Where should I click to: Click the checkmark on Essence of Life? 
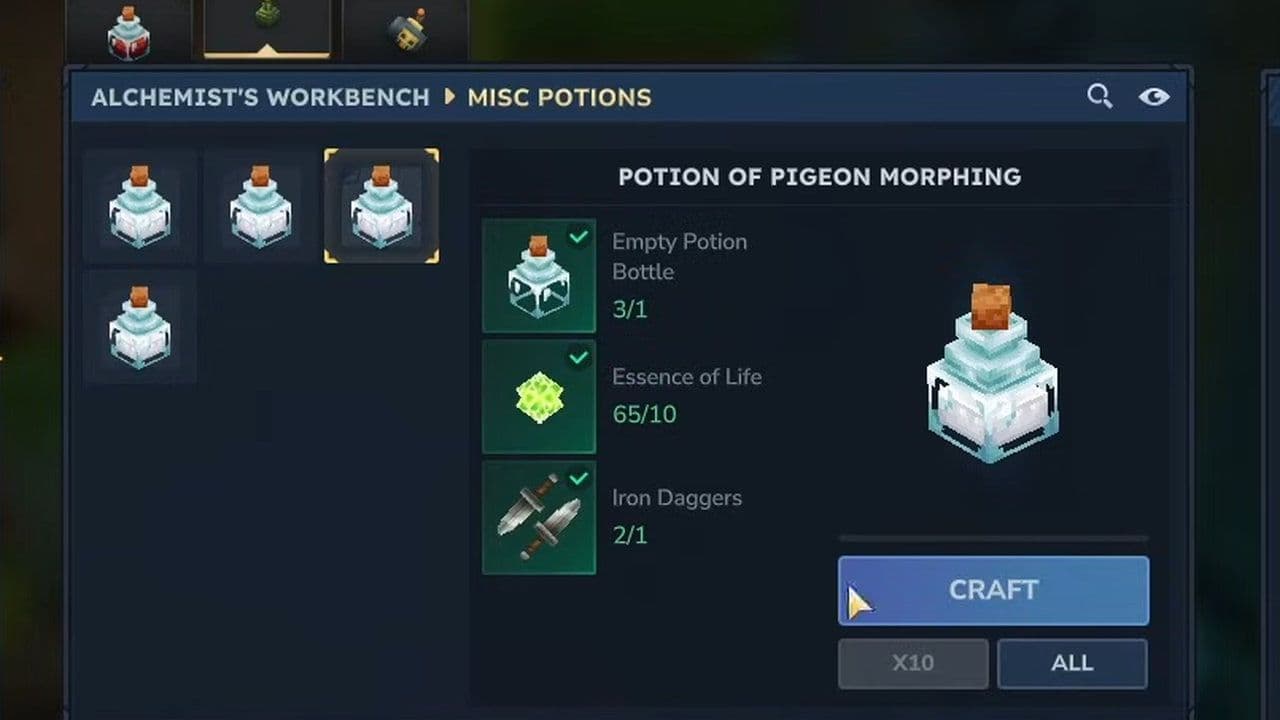click(578, 359)
